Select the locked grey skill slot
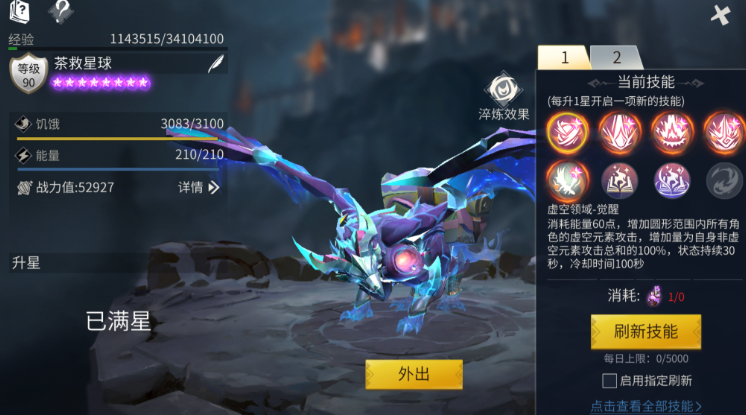Image resolution: width=746 pixels, height=415 pixels. click(x=723, y=179)
